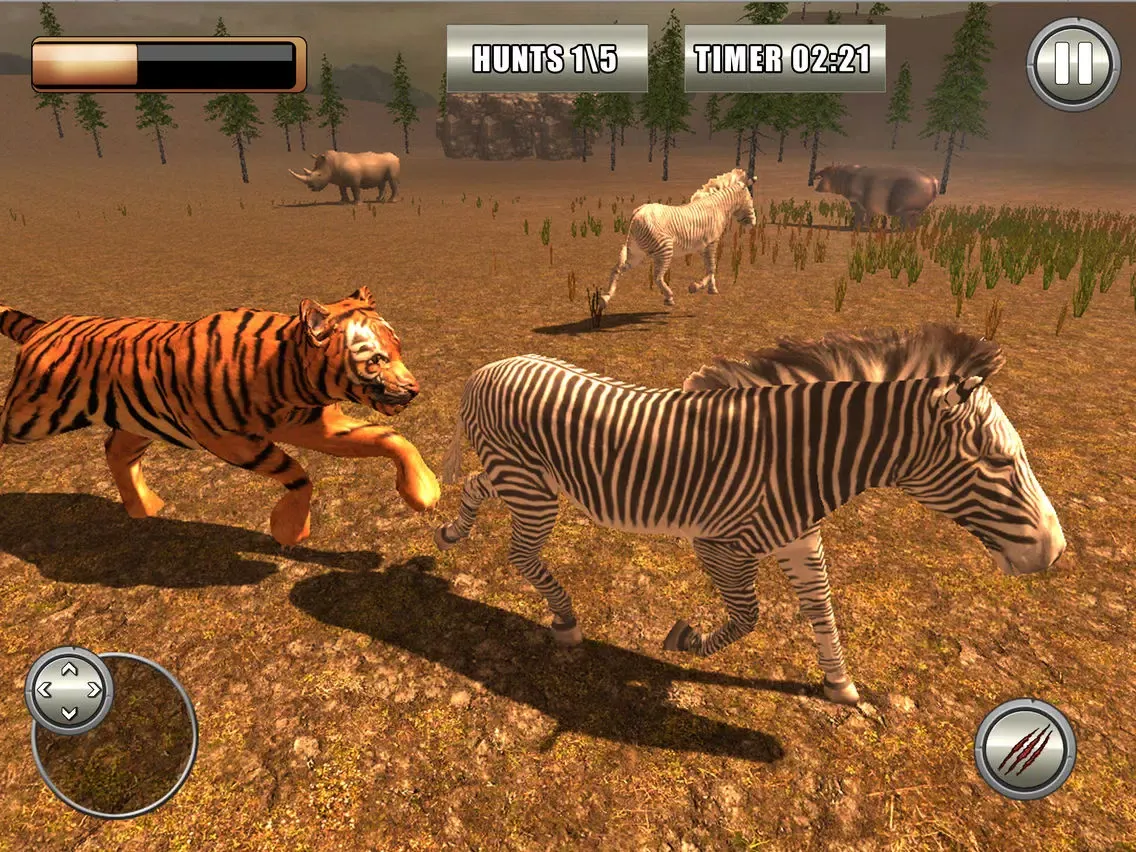Click the directional arrows joystick knob
The width and height of the screenshot is (1136, 852).
pyautogui.click(x=69, y=690)
